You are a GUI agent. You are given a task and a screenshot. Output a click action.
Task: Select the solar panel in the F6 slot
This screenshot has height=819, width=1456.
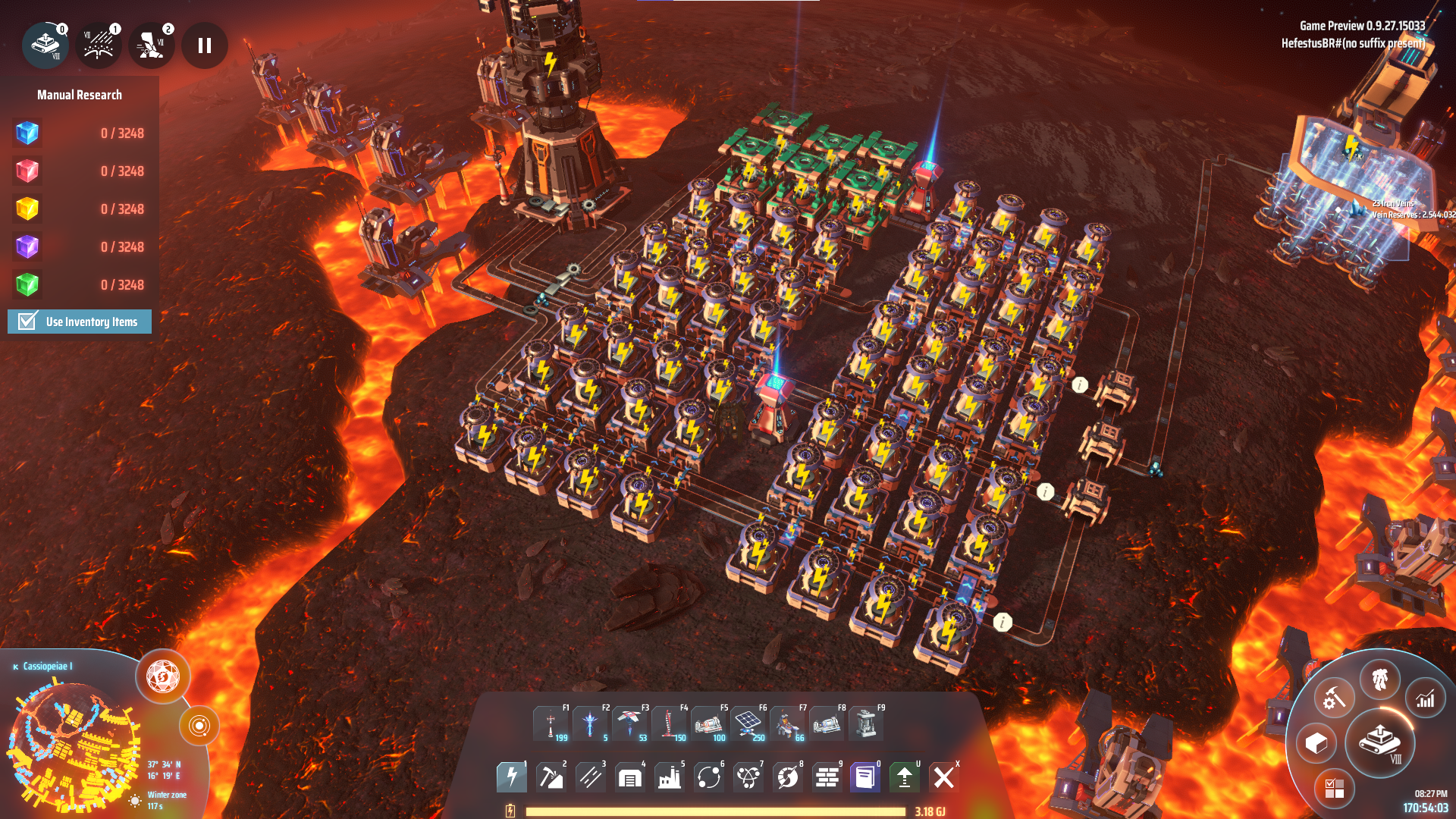click(x=748, y=724)
